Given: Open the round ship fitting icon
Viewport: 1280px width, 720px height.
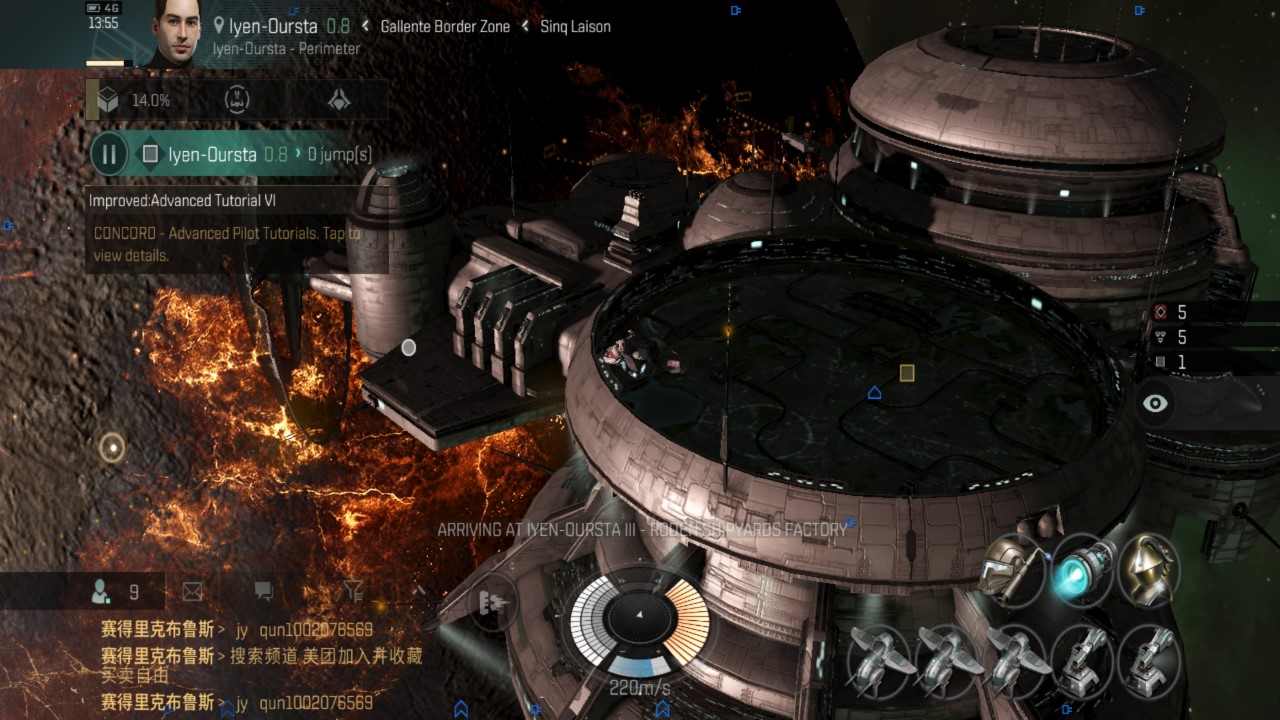Looking at the screenshot, I should pos(237,100).
